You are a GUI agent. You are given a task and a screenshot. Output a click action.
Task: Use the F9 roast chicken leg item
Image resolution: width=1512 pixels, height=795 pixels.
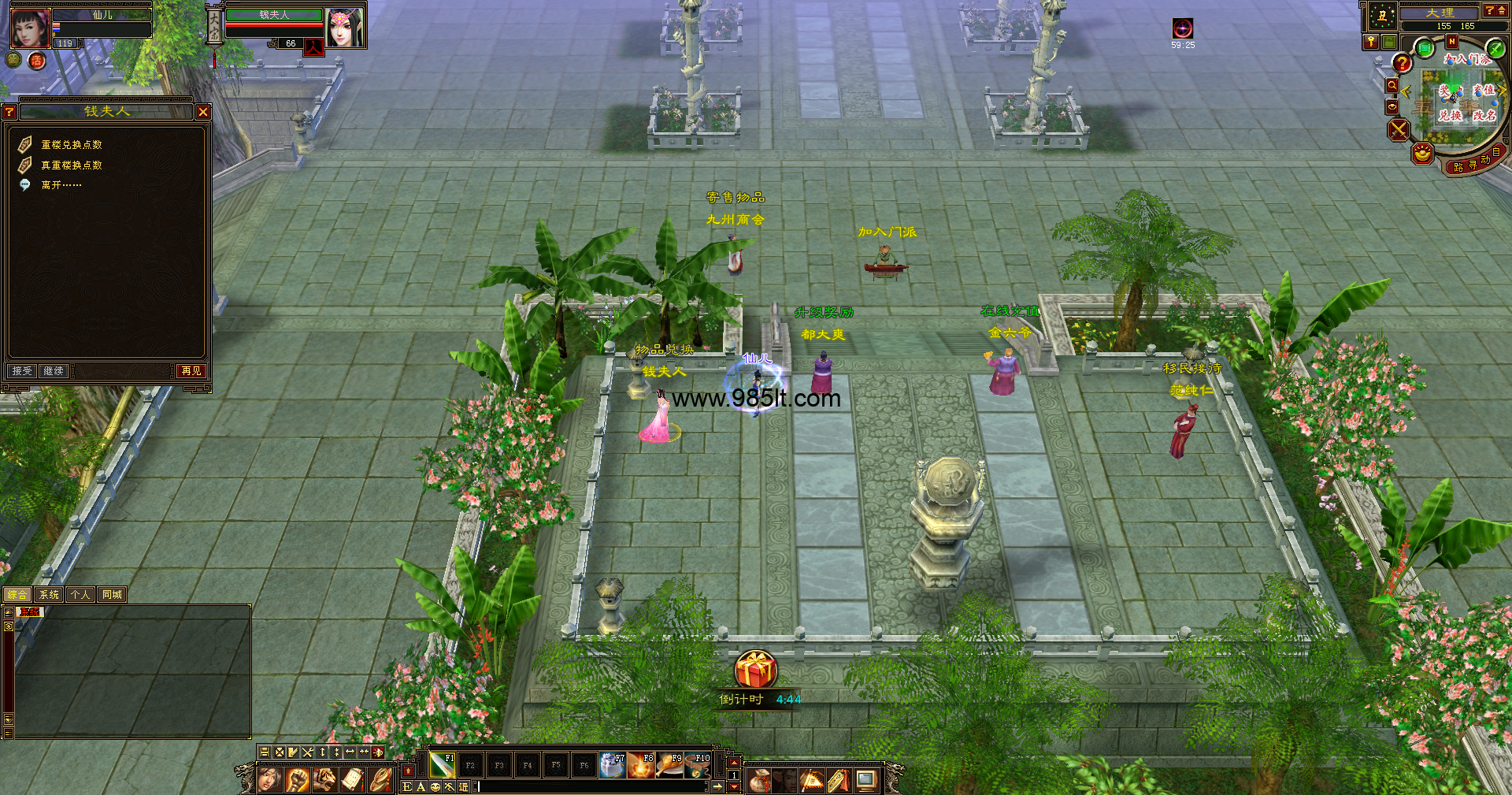669,765
